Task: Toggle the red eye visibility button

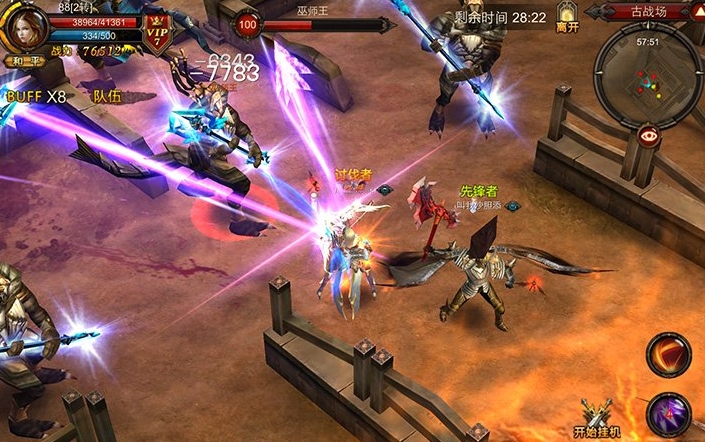Action: pyautogui.click(x=650, y=136)
